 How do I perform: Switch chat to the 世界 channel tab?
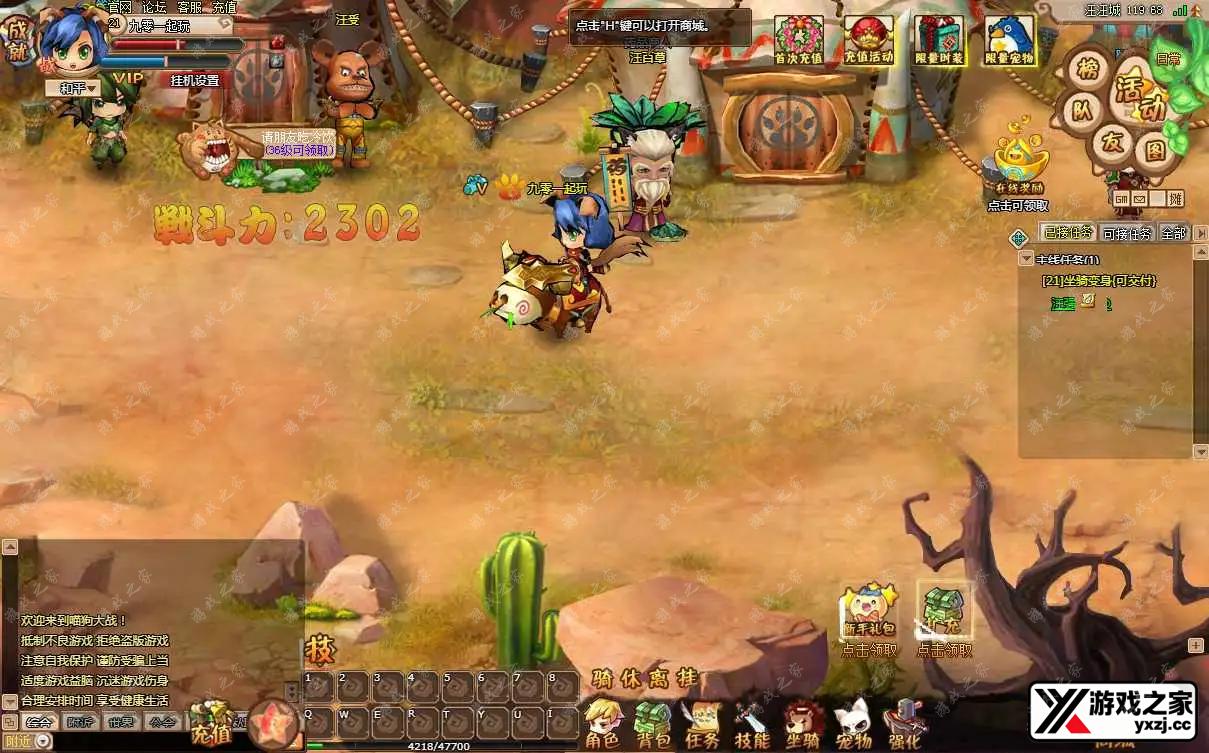coord(120,722)
